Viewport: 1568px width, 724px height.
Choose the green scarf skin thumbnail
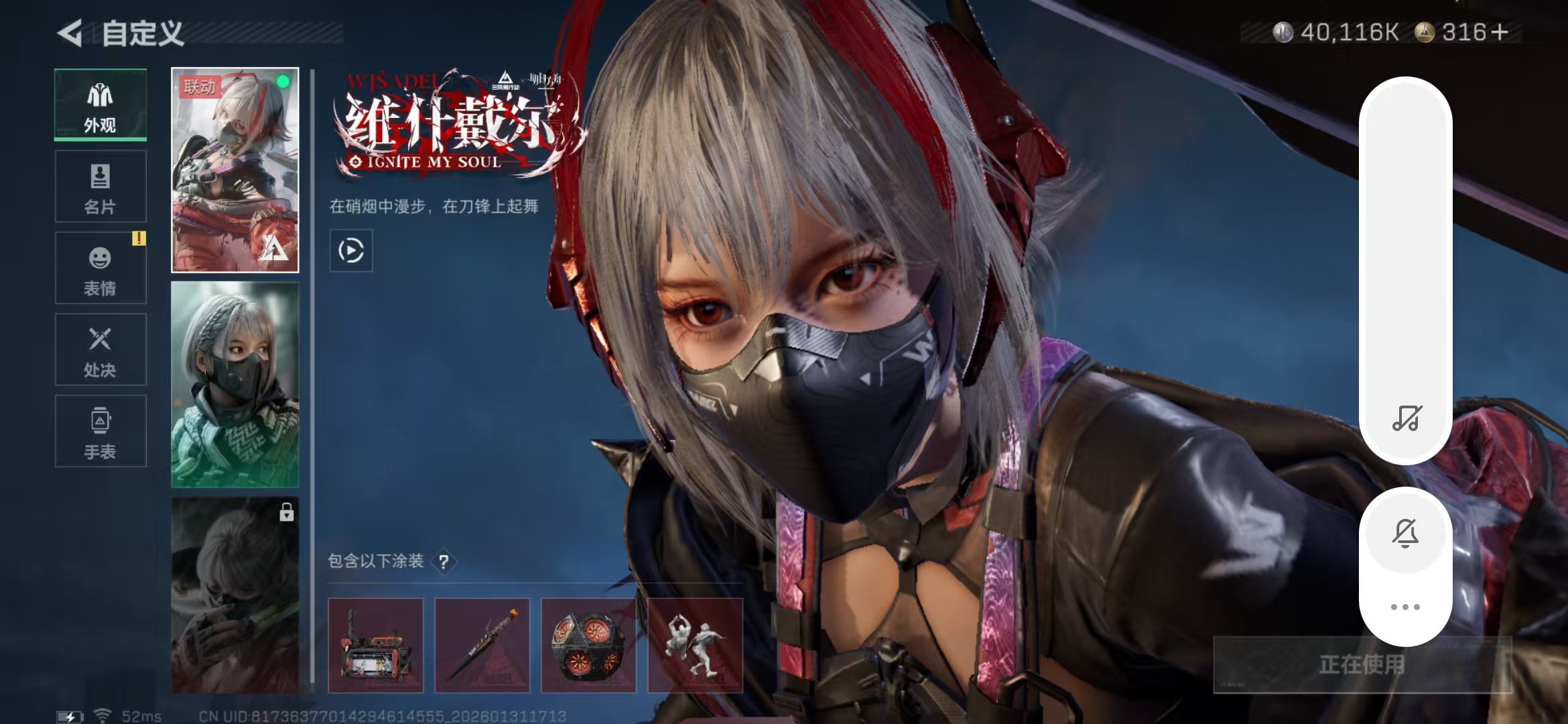pos(235,384)
